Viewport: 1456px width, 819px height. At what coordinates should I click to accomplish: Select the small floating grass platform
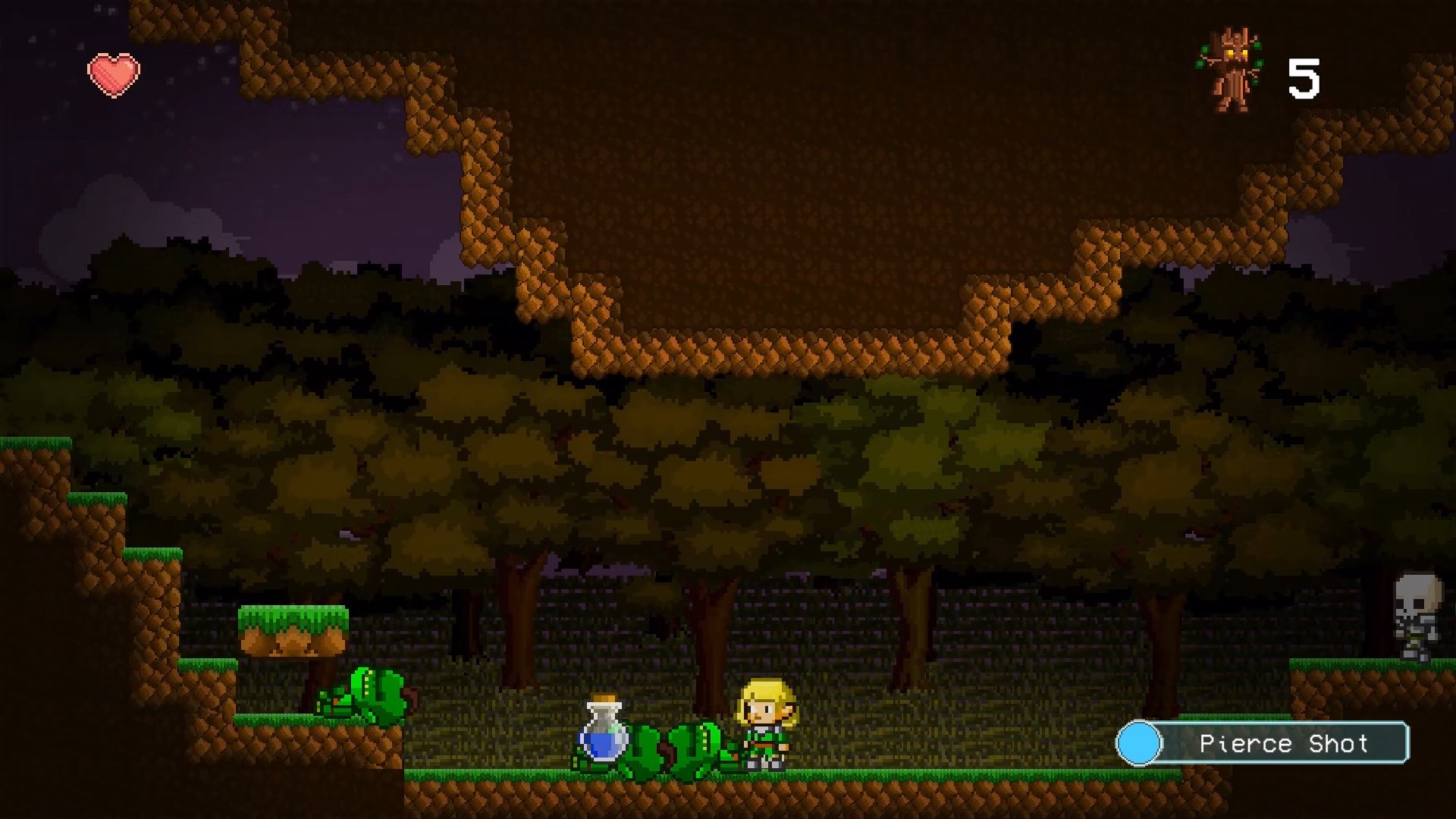tap(292, 629)
